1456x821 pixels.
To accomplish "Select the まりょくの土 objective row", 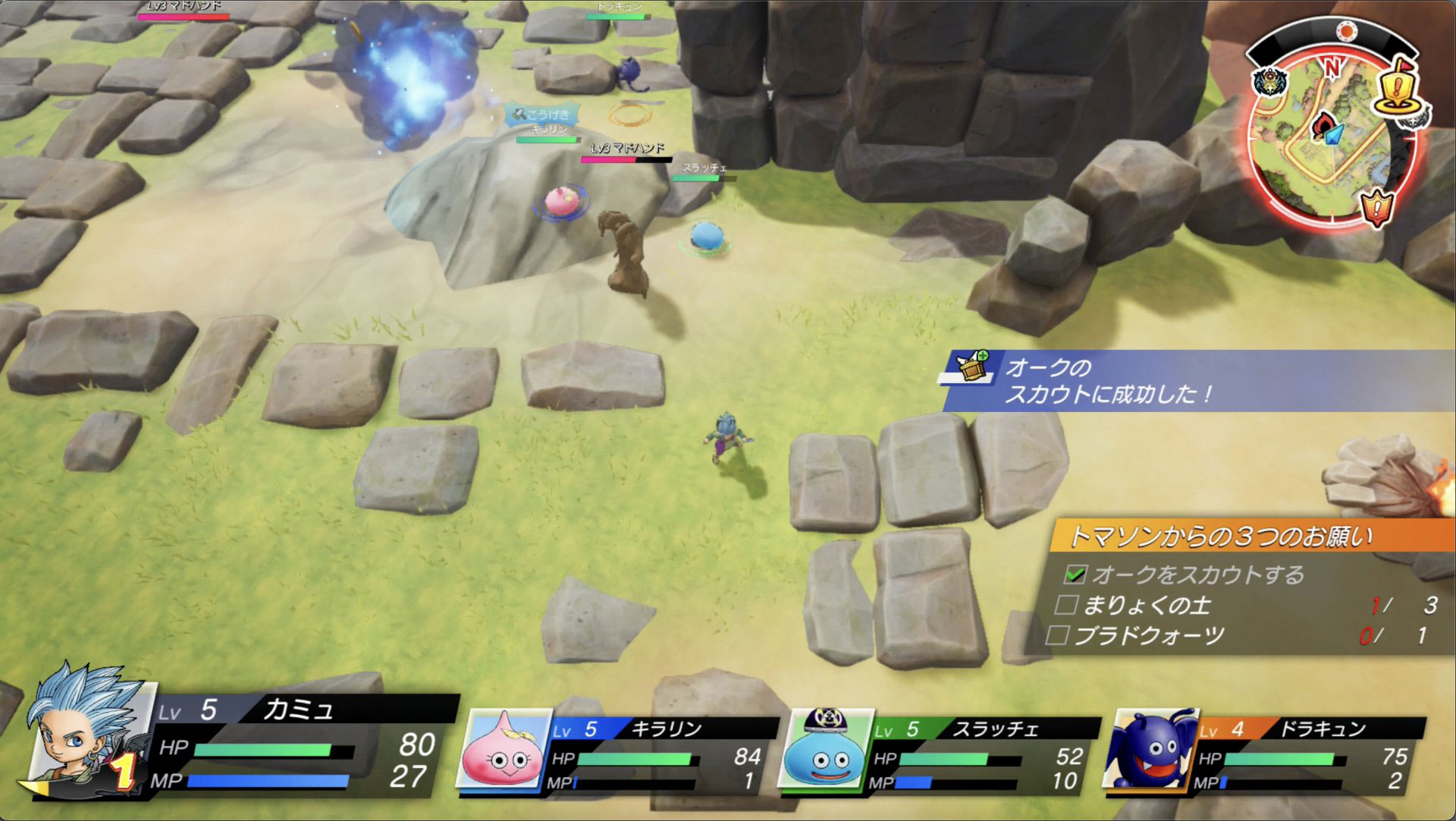I will pyautogui.click(x=1244, y=605).
